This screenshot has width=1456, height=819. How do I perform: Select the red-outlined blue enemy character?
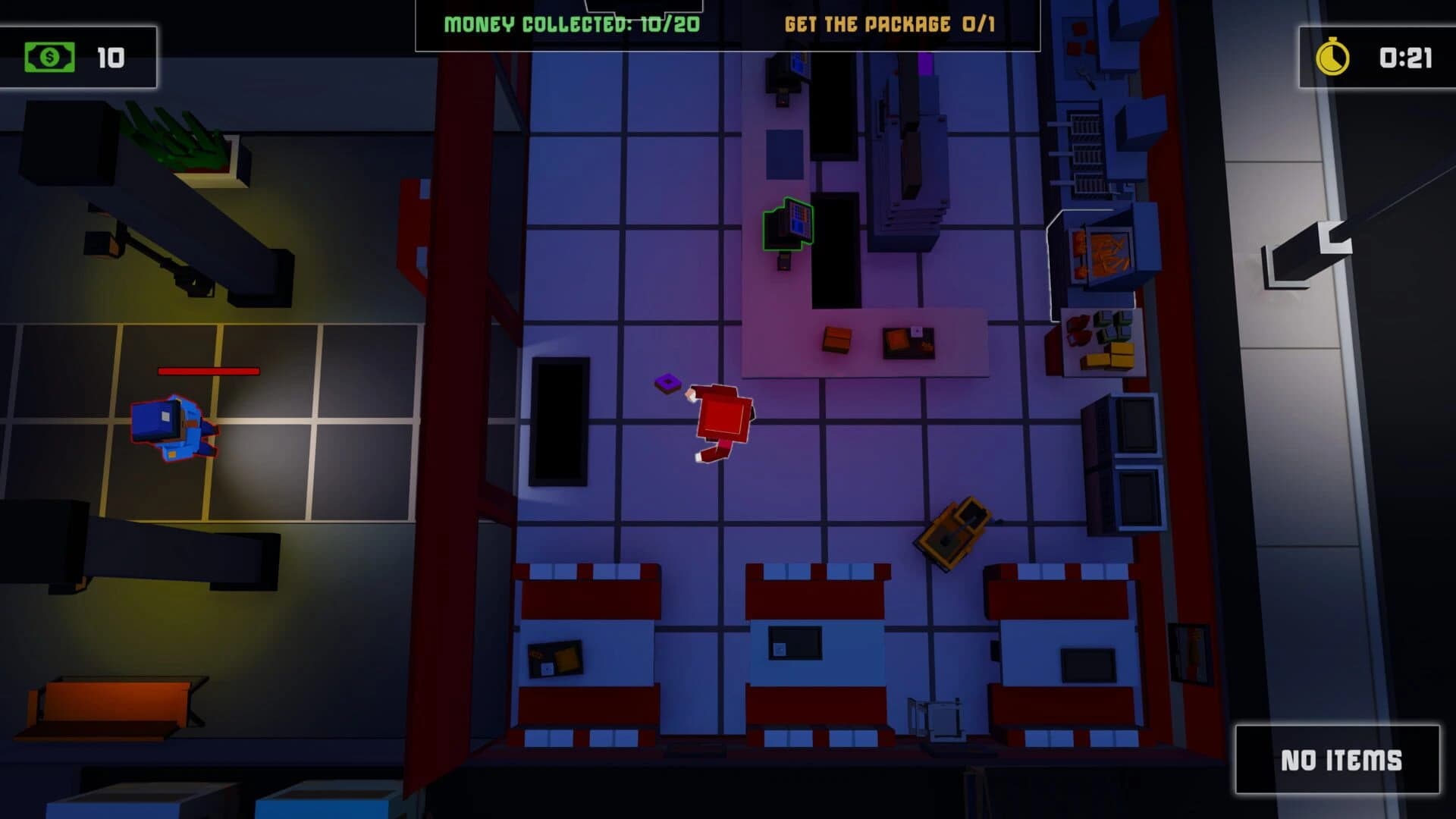click(175, 430)
